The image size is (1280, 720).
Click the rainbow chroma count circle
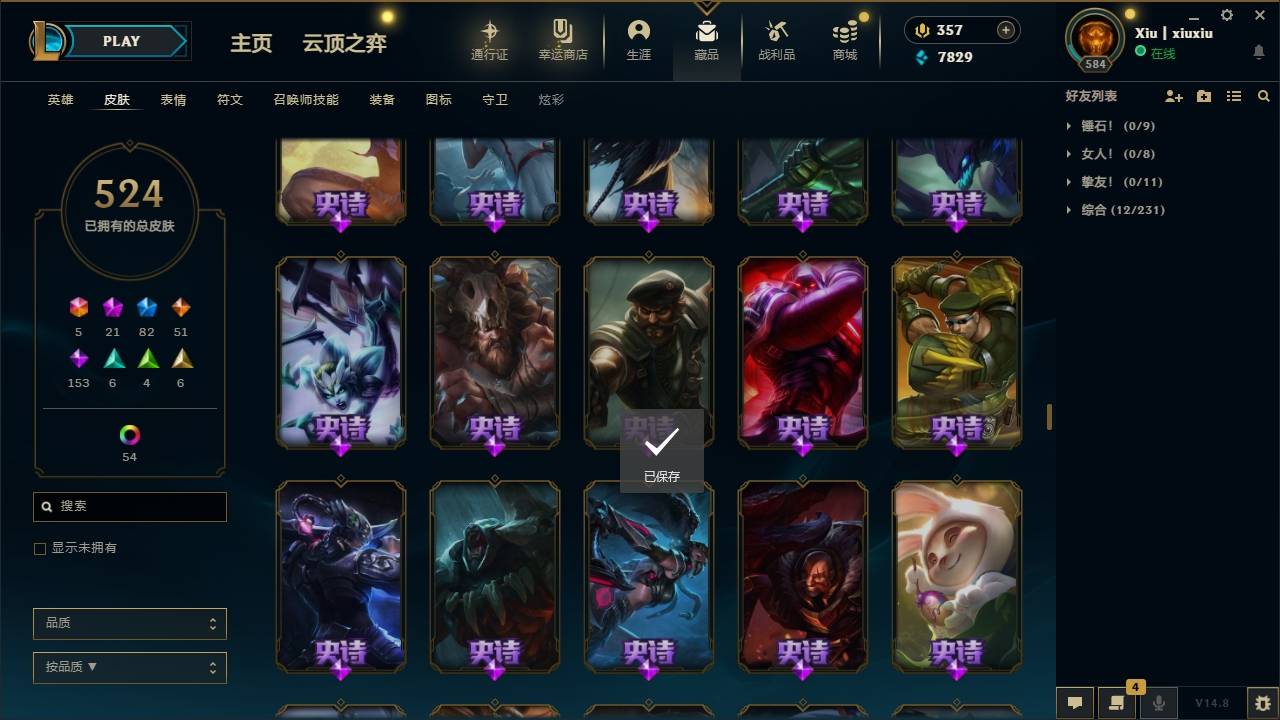(128, 435)
